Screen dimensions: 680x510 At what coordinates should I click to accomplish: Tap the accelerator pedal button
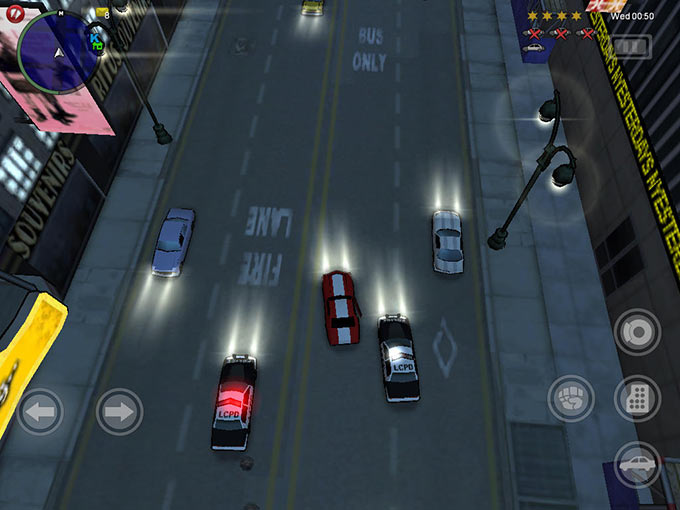point(637,398)
